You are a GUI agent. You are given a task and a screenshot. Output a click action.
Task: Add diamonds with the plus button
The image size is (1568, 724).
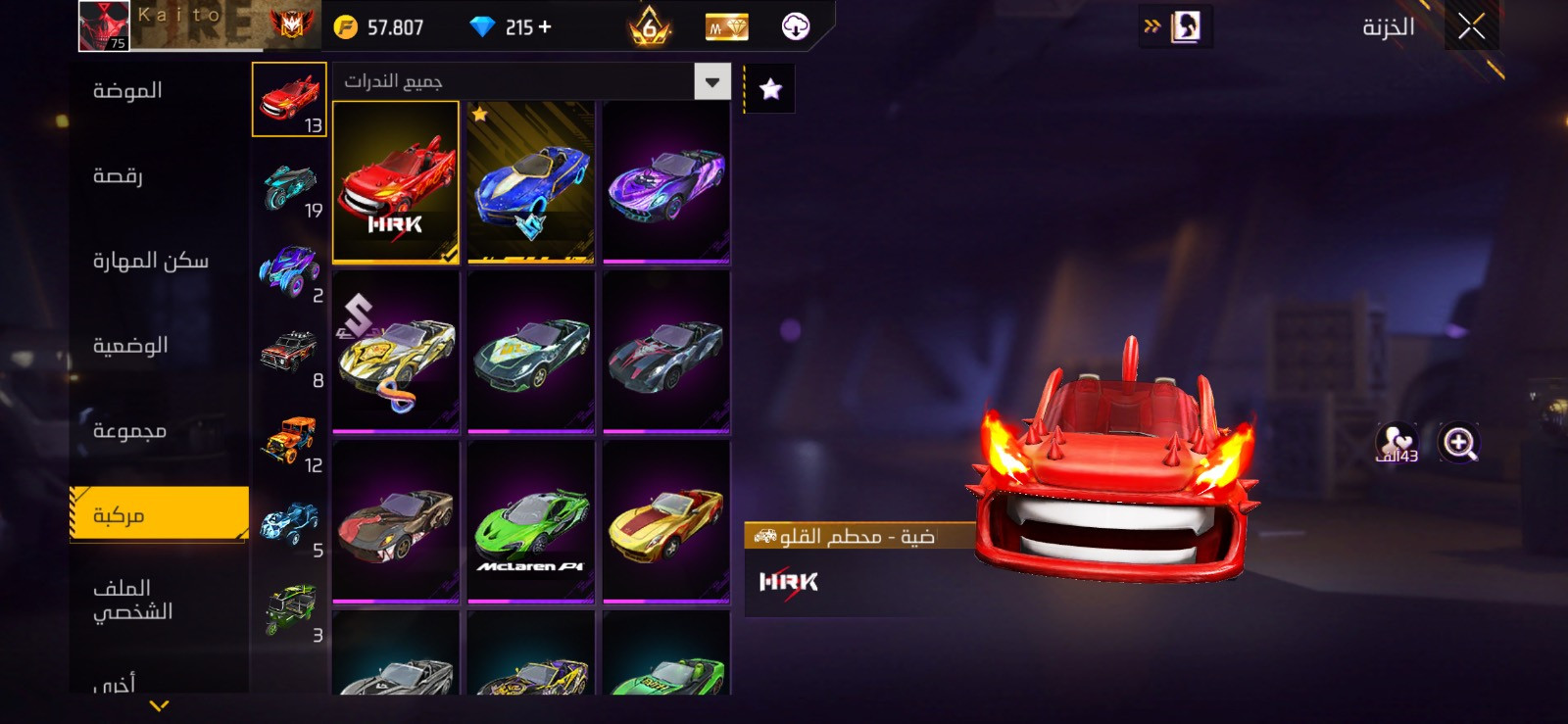click(545, 27)
